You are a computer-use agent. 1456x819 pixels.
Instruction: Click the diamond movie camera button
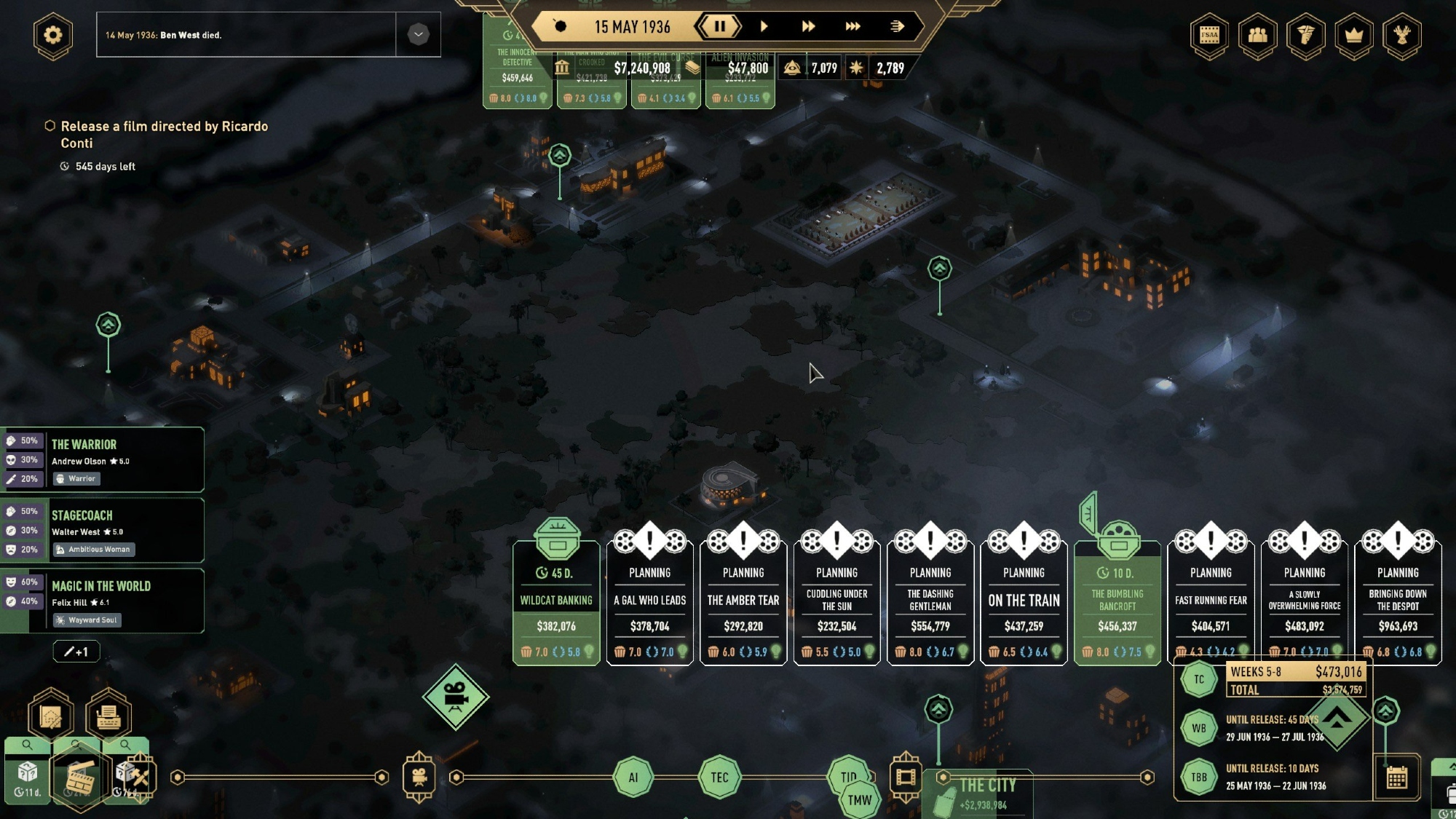coord(456,697)
